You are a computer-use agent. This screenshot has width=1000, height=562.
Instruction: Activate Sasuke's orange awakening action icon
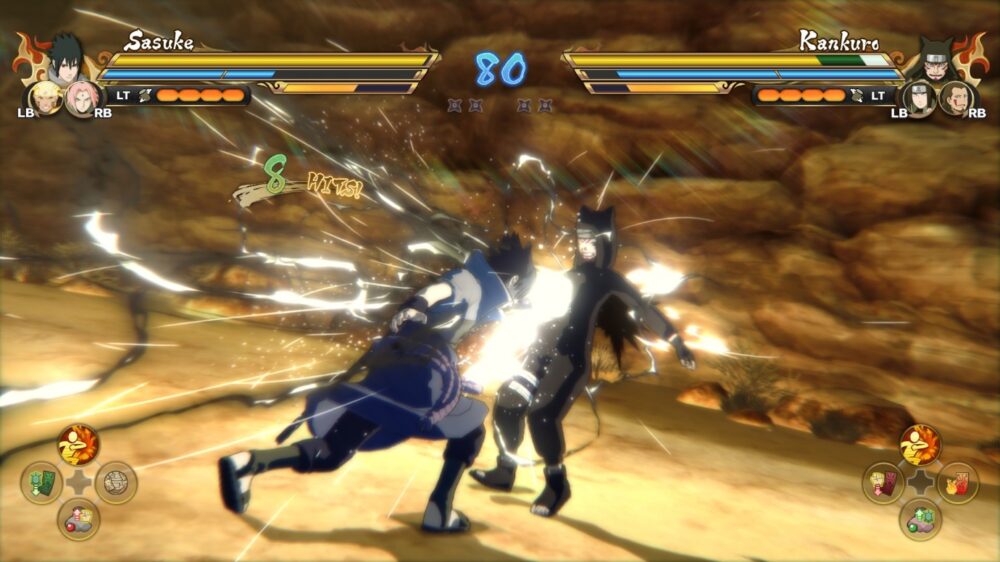78,445
